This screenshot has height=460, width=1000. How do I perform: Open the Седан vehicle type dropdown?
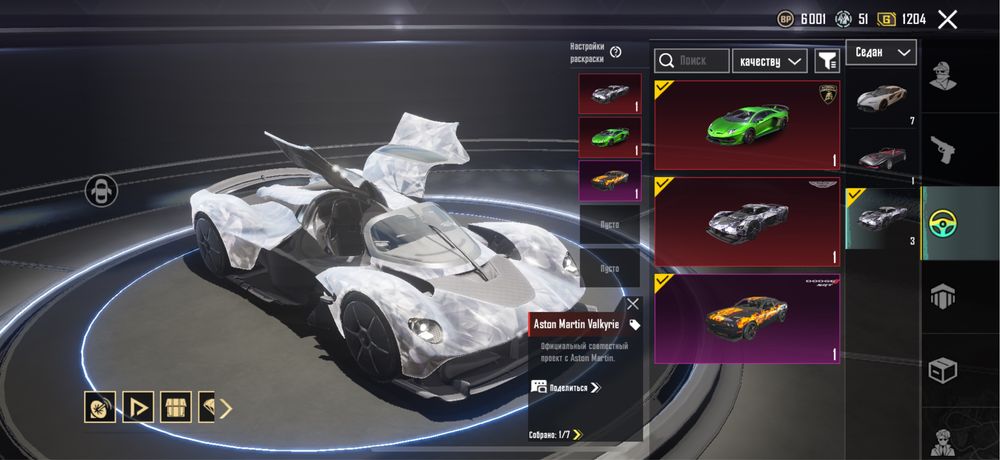pyautogui.click(x=881, y=52)
